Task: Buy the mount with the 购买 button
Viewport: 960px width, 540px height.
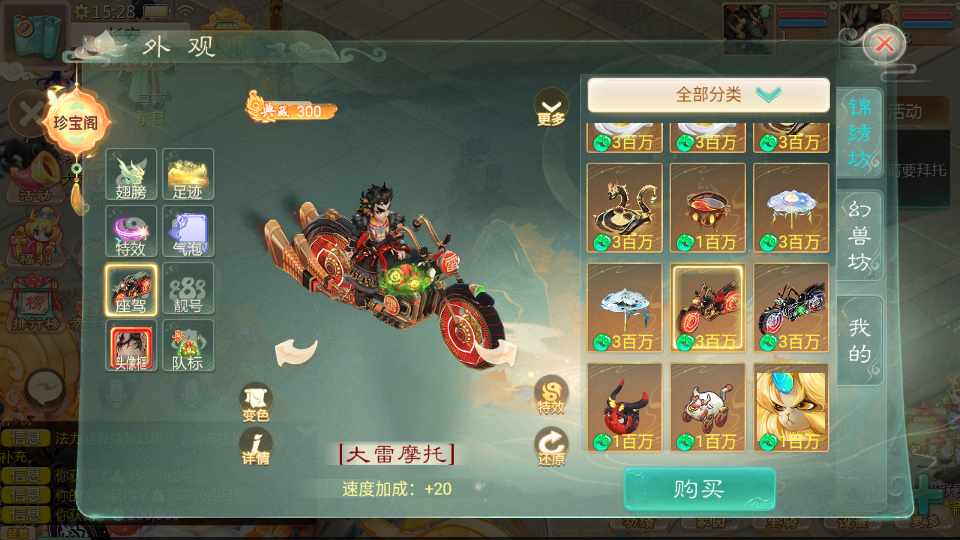Action: (x=699, y=489)
